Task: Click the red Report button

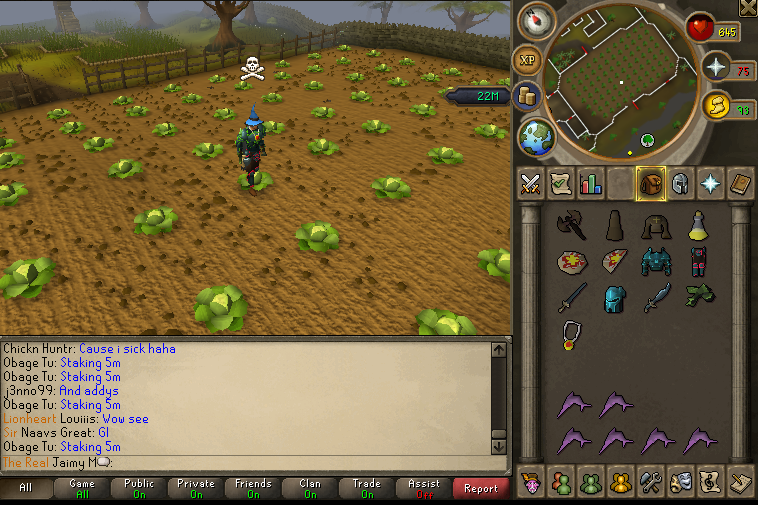Action: [x=481, y=489]
